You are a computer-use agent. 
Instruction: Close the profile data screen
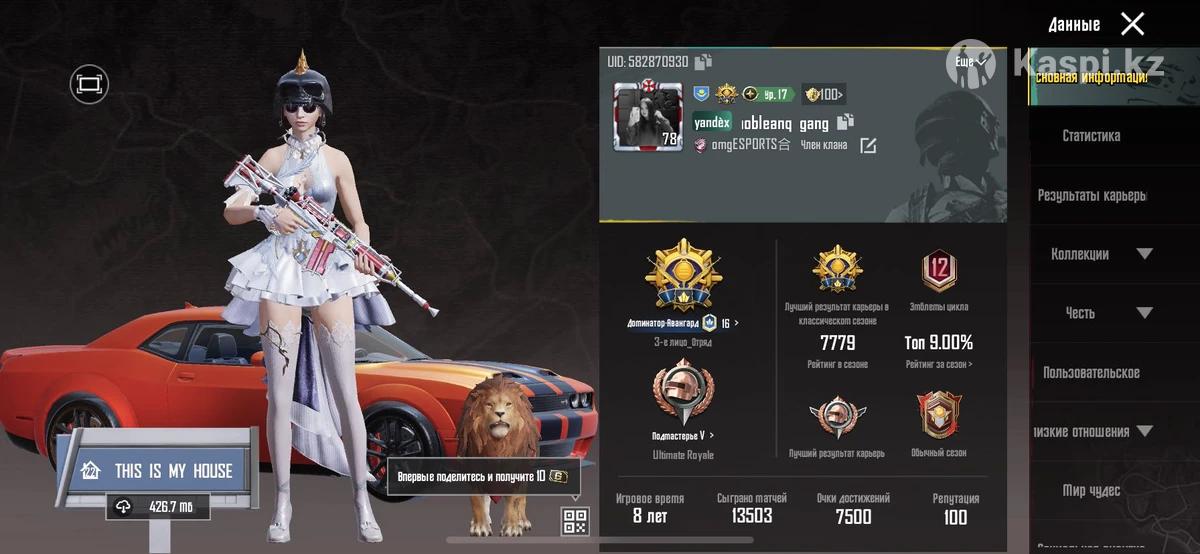click(1132, 24)
